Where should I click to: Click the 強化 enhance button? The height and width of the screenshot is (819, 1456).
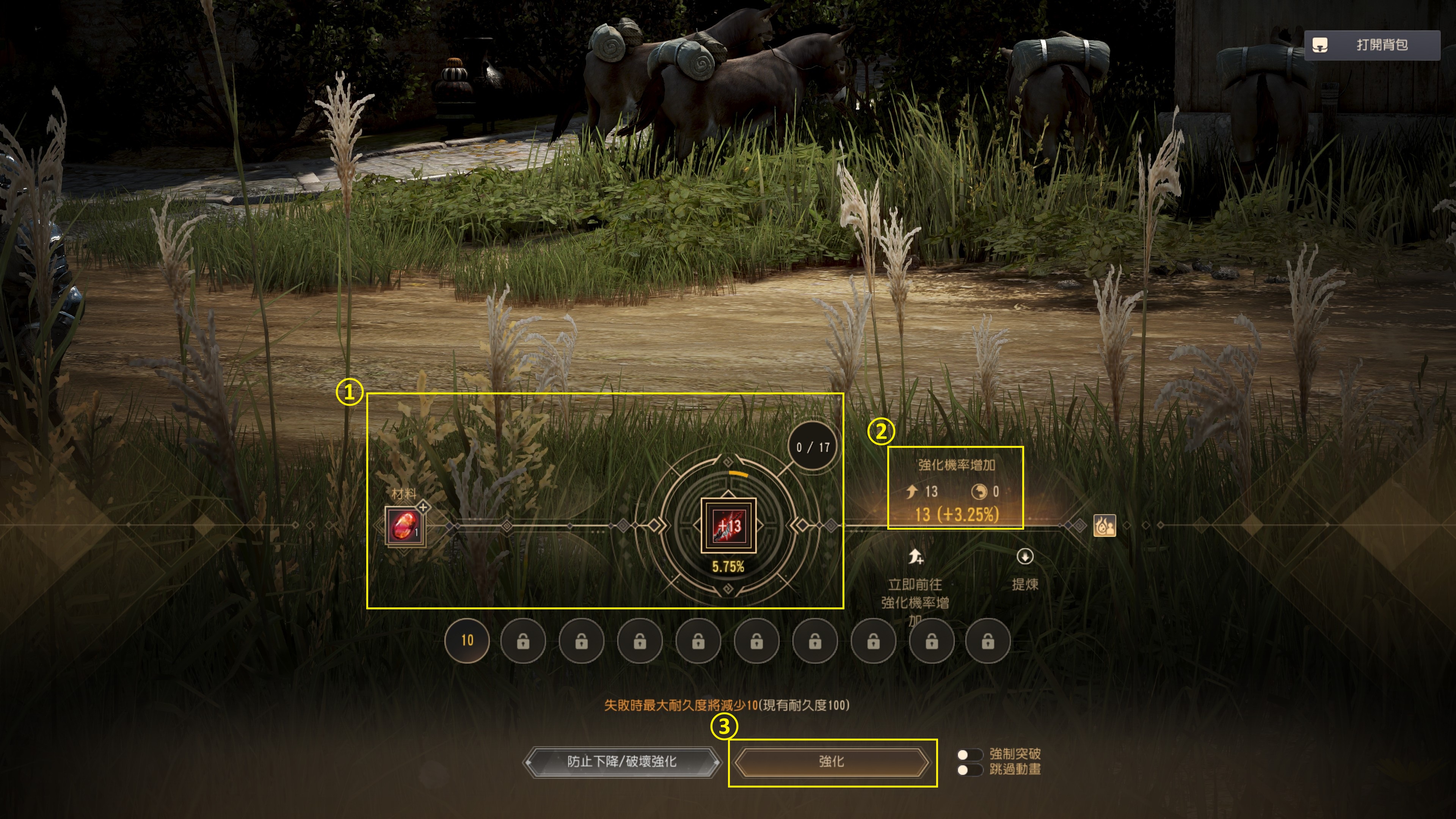(x=832, y=762)
